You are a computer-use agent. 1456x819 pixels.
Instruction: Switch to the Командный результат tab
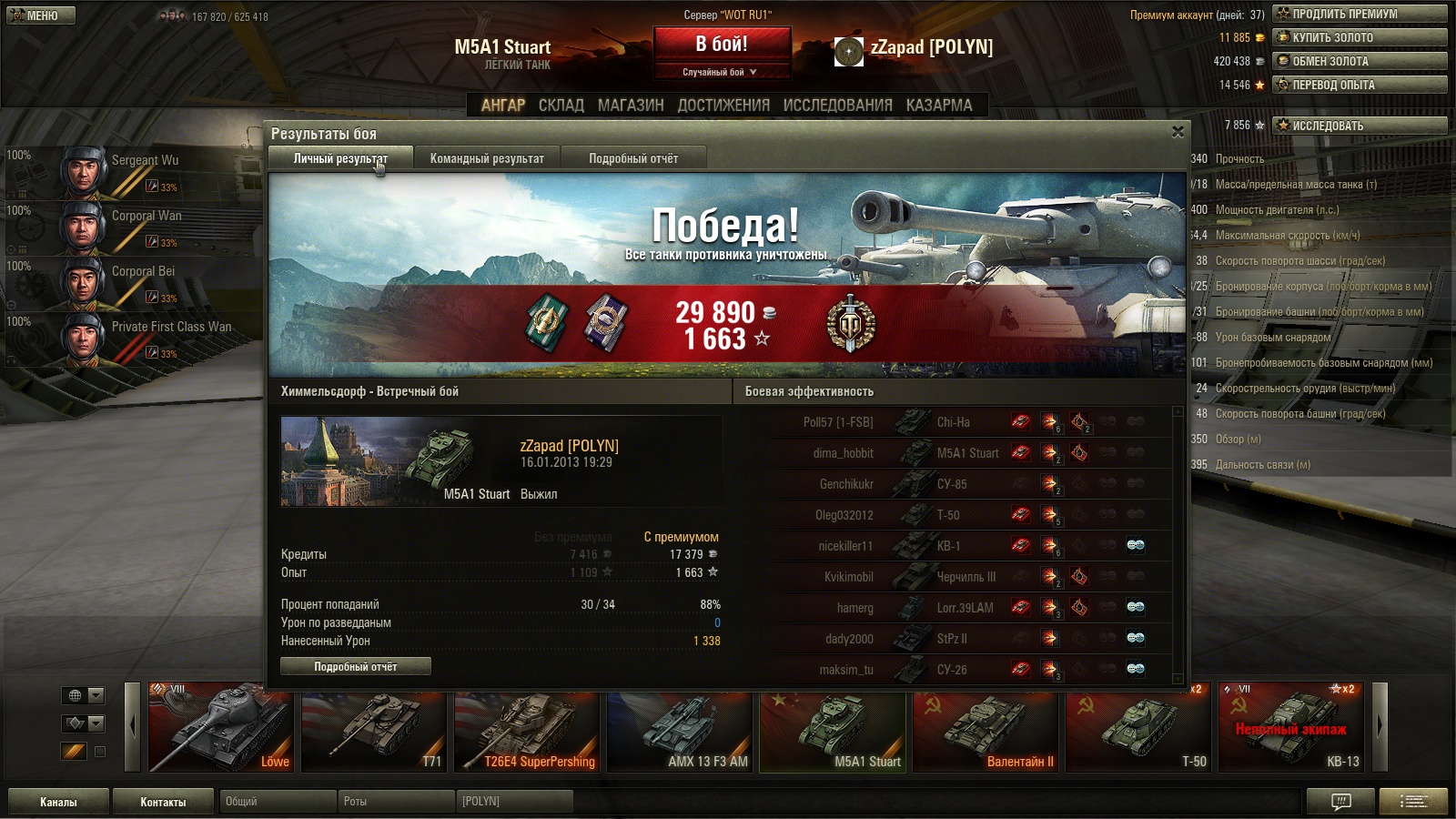pos(487,158)
